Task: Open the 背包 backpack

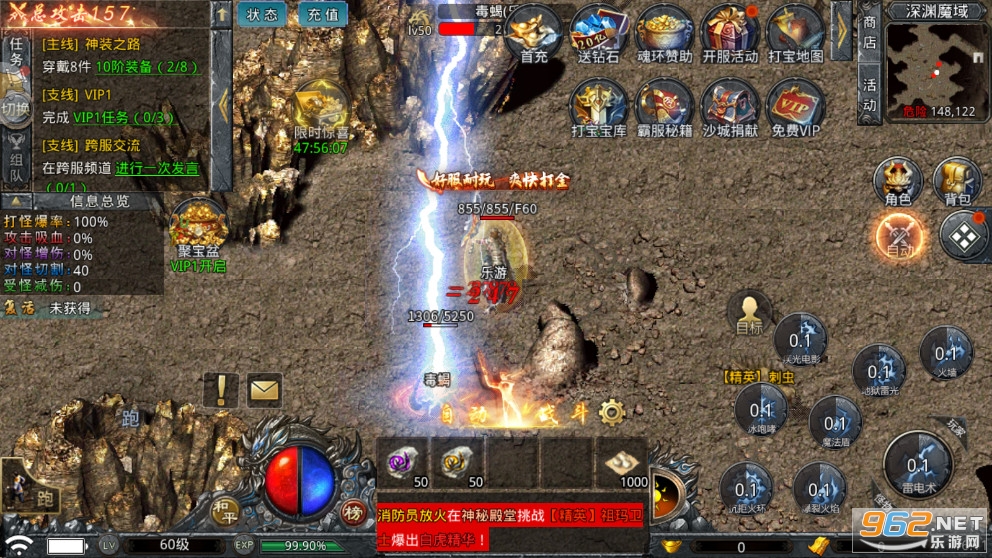Action: coord(958,183)
